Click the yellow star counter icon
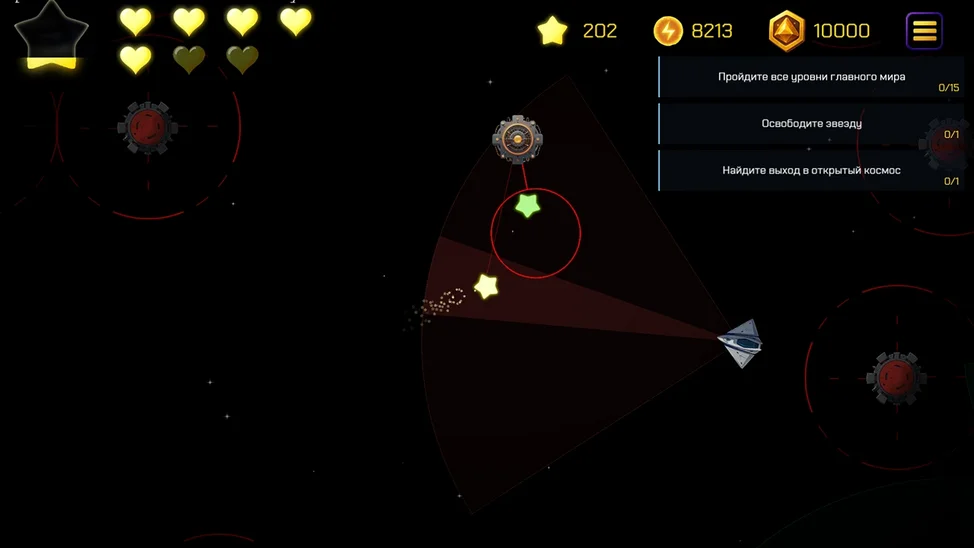The image size is (974, 548). [552, 31]
